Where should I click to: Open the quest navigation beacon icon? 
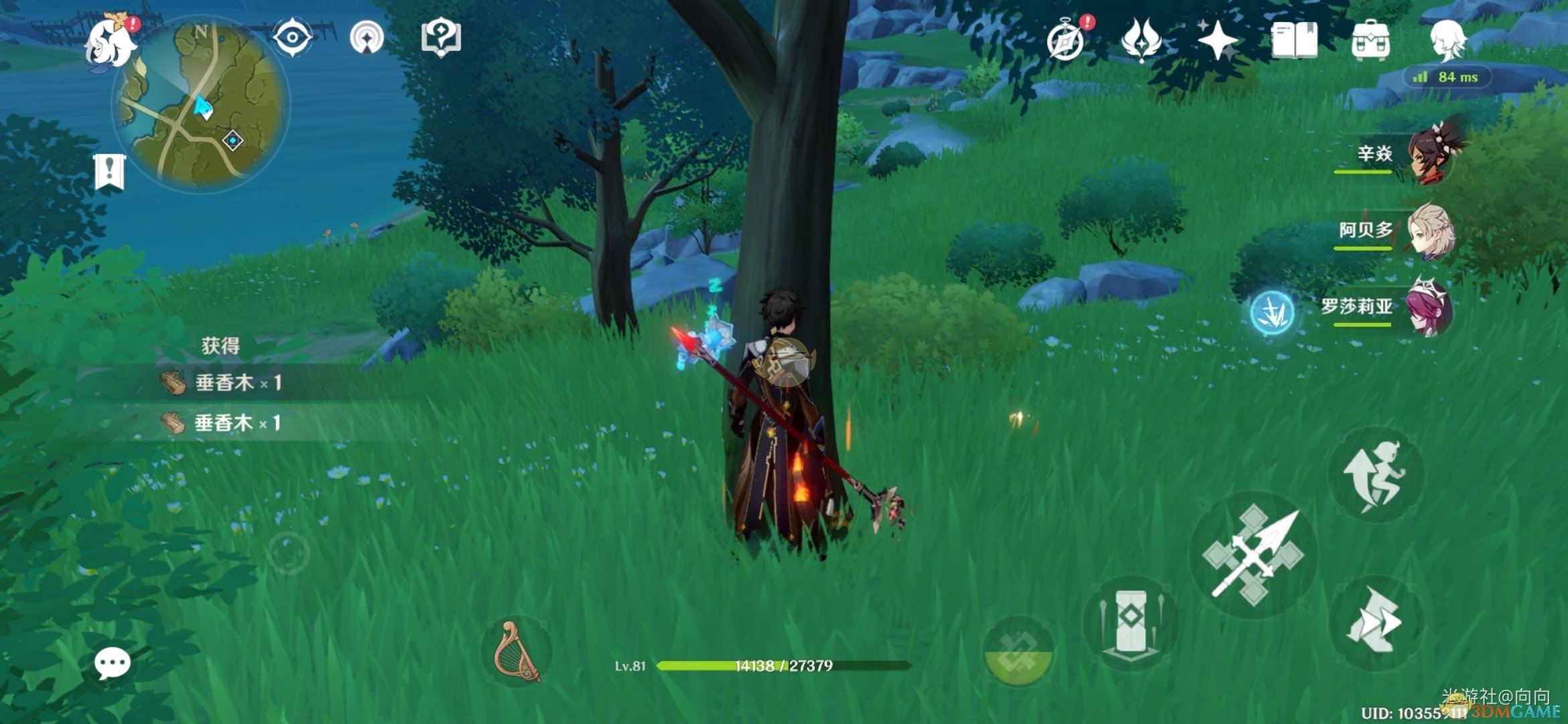pyautogui.click(x=367, y=38)
